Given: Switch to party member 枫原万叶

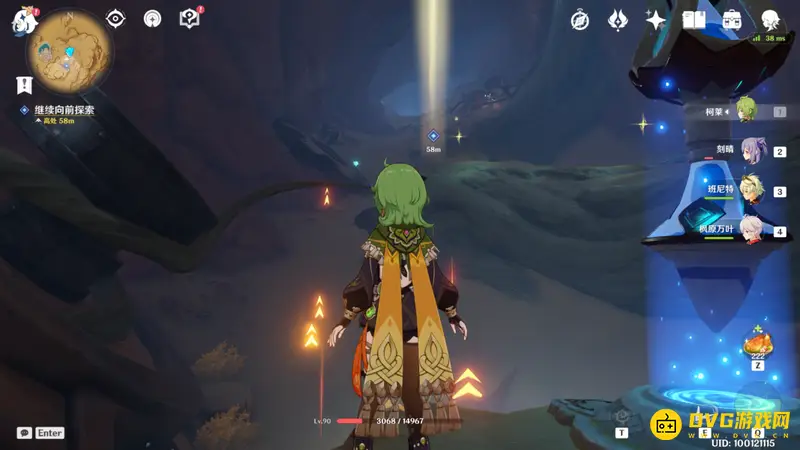Looking at the screenshot, I should click(x=750, y=231).
